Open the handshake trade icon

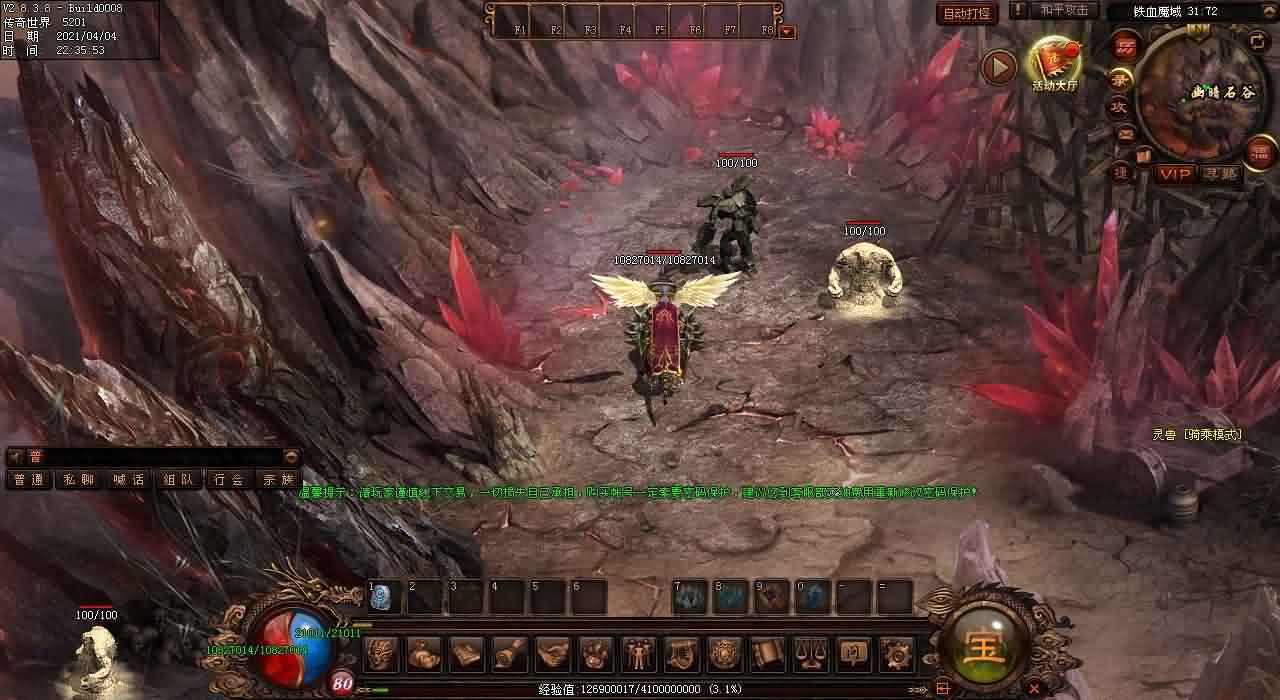click(552, 654)
